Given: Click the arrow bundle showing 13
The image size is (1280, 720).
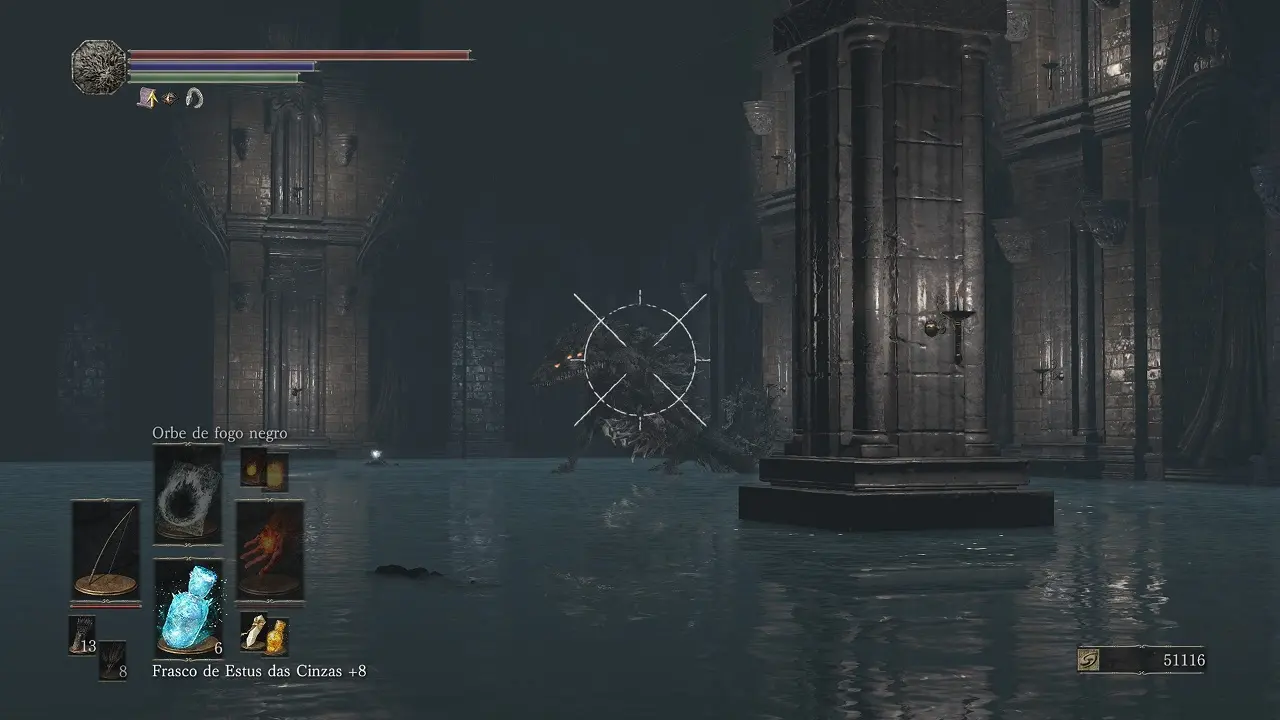Looking at the screenshot, I should 82,635.
